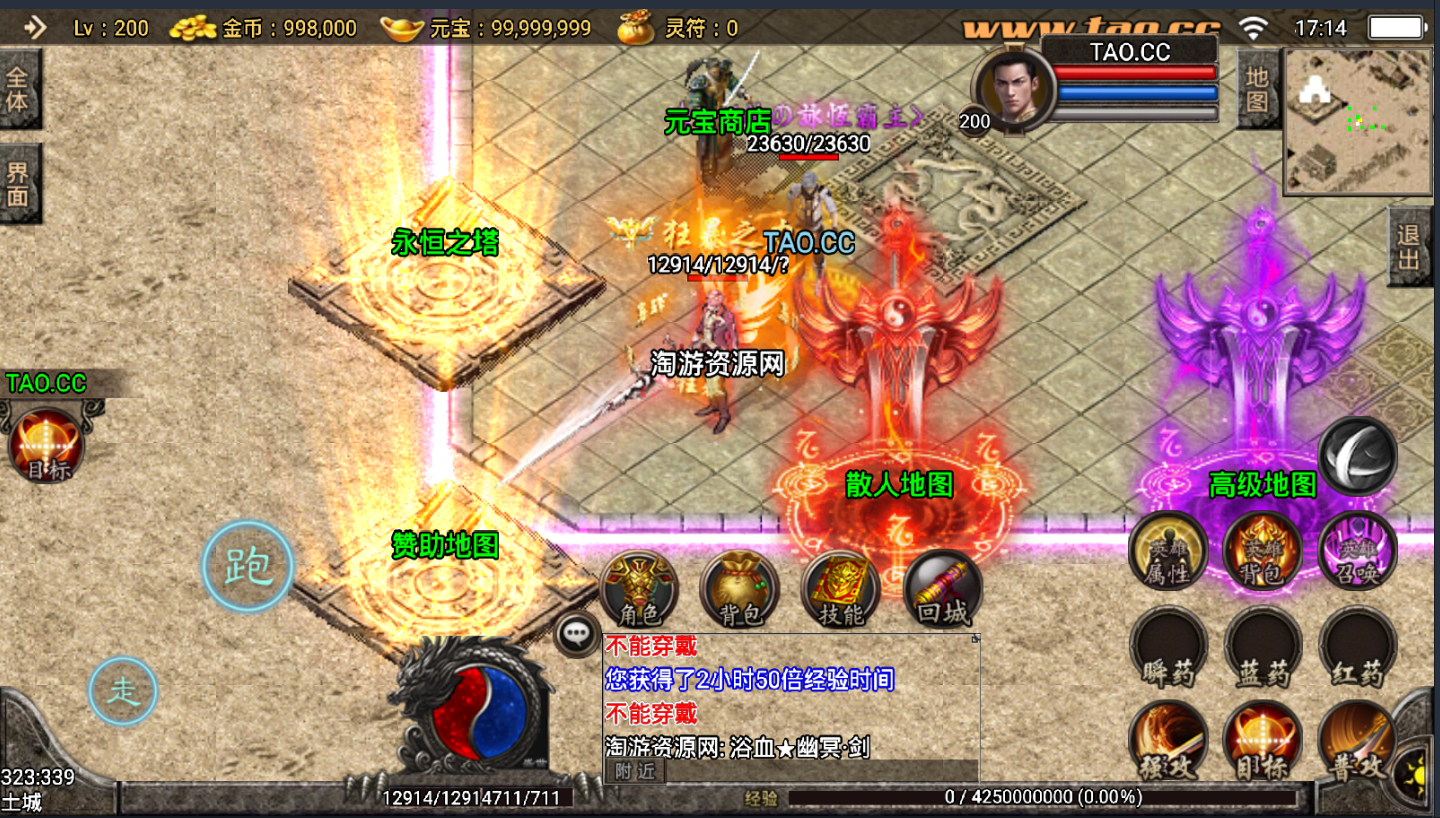Open the 背包 bag inventory
Viewport: 1440px width, 818px height.
tap(740, 589)
